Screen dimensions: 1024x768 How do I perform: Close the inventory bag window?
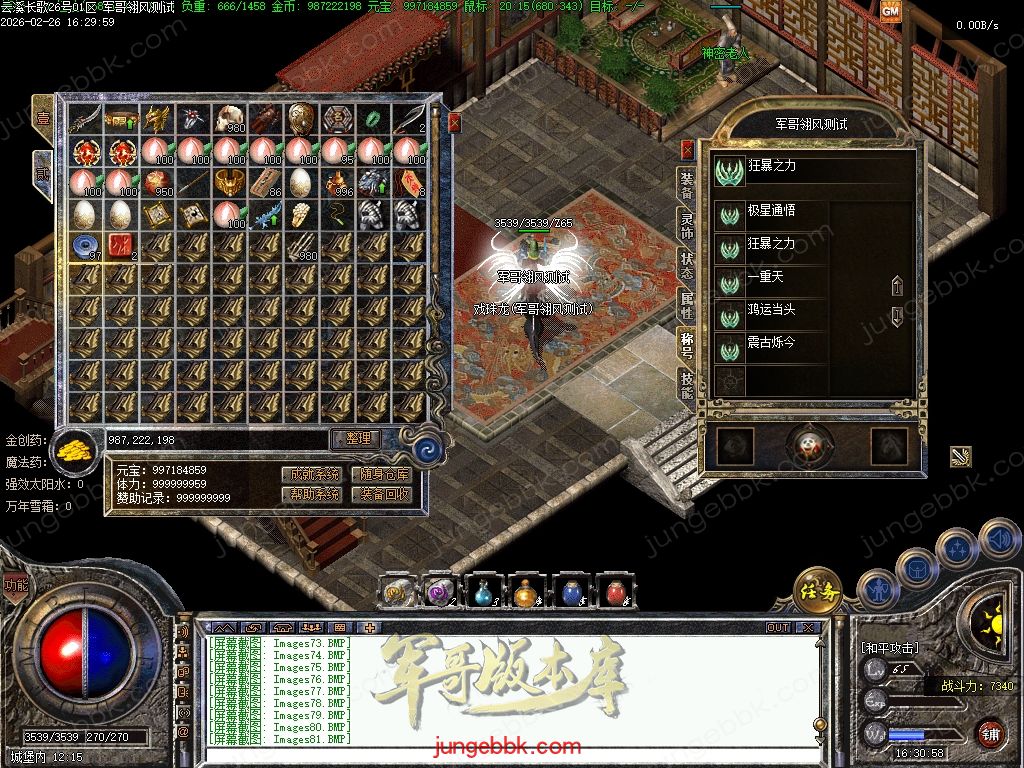coord(455,123)
